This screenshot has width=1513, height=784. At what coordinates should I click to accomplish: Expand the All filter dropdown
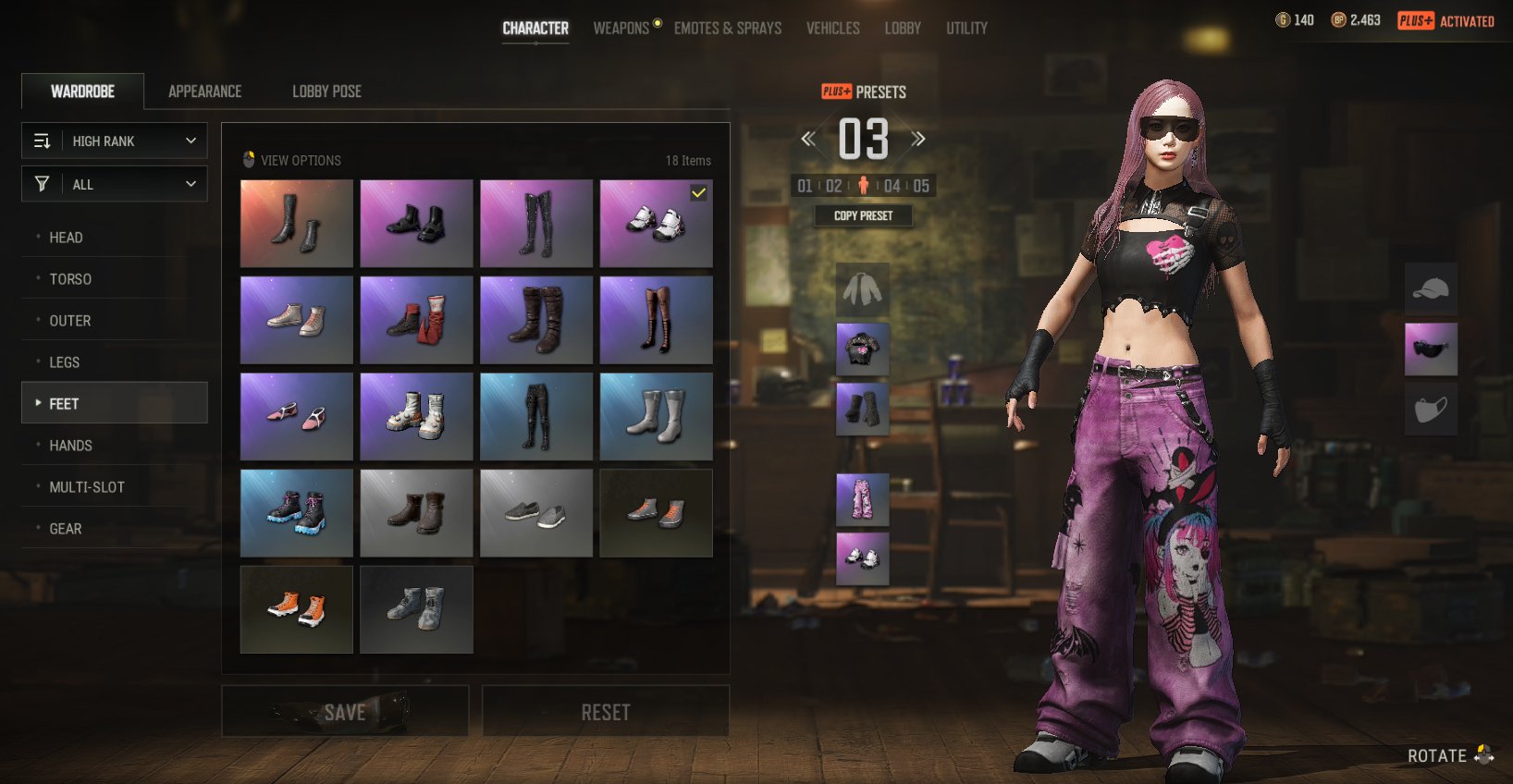[115, 185]
